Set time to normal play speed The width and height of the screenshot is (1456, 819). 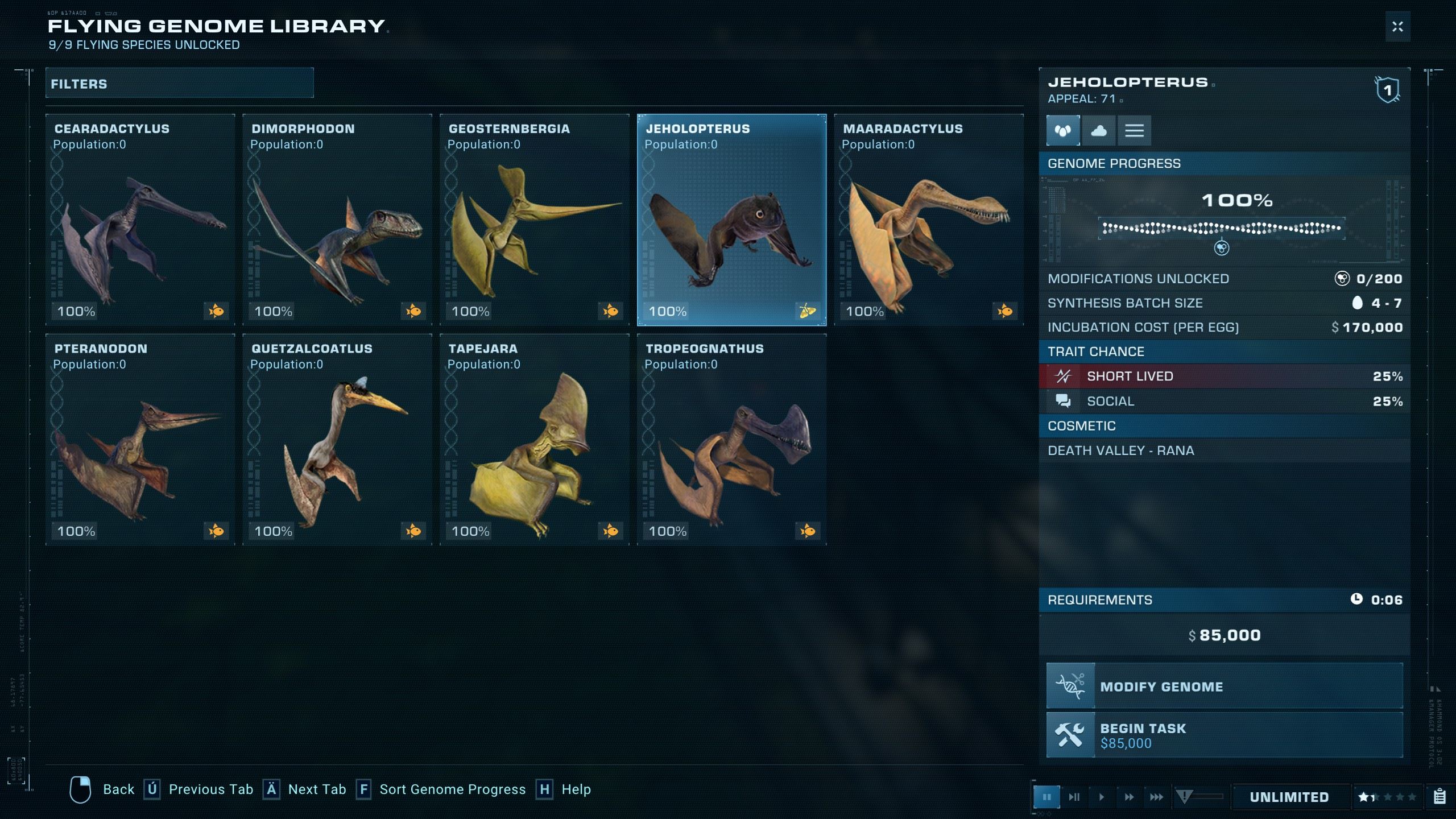point(1102,797)
